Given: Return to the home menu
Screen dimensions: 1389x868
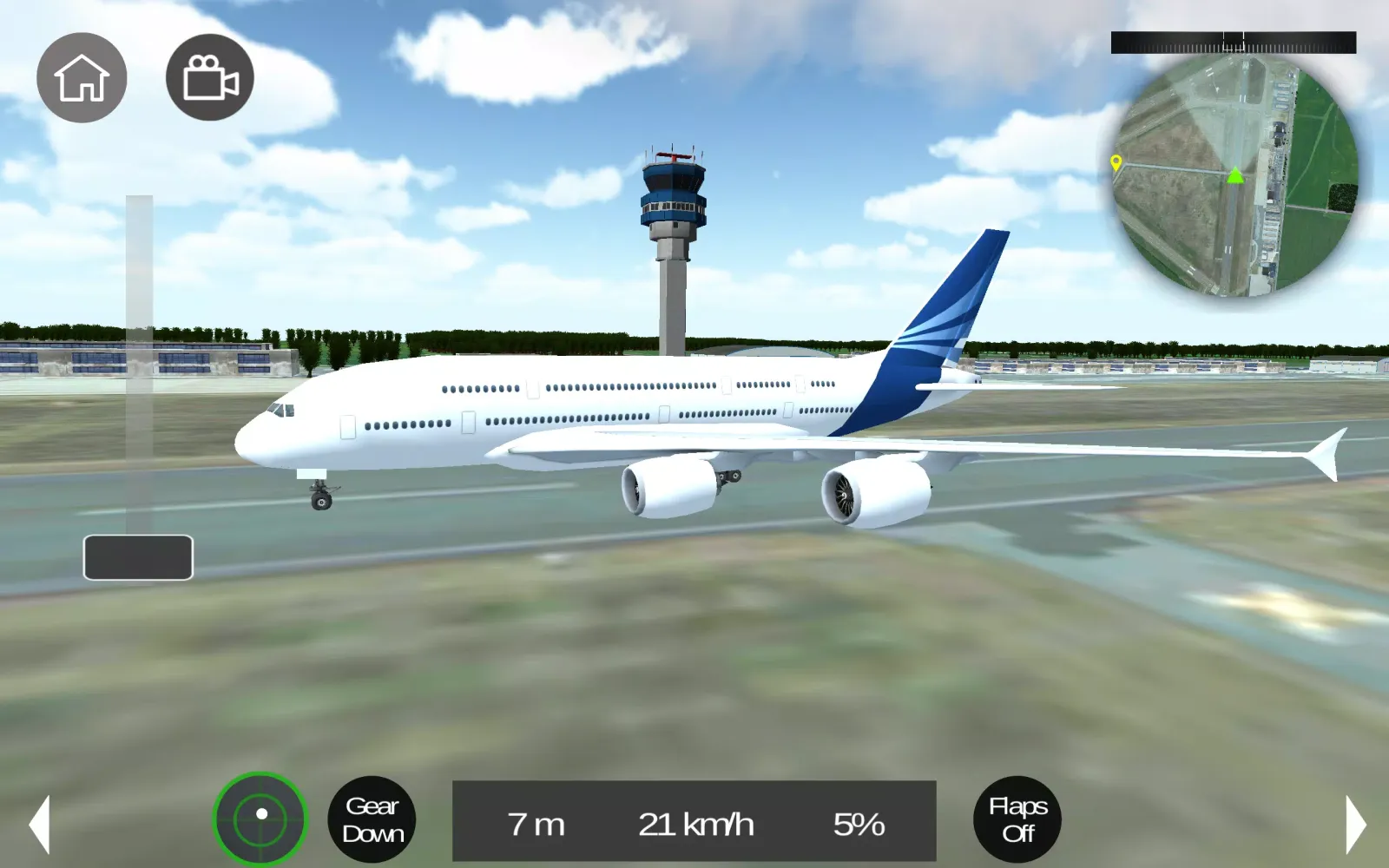Looking at the screenshot, I should tap(82, 77).
